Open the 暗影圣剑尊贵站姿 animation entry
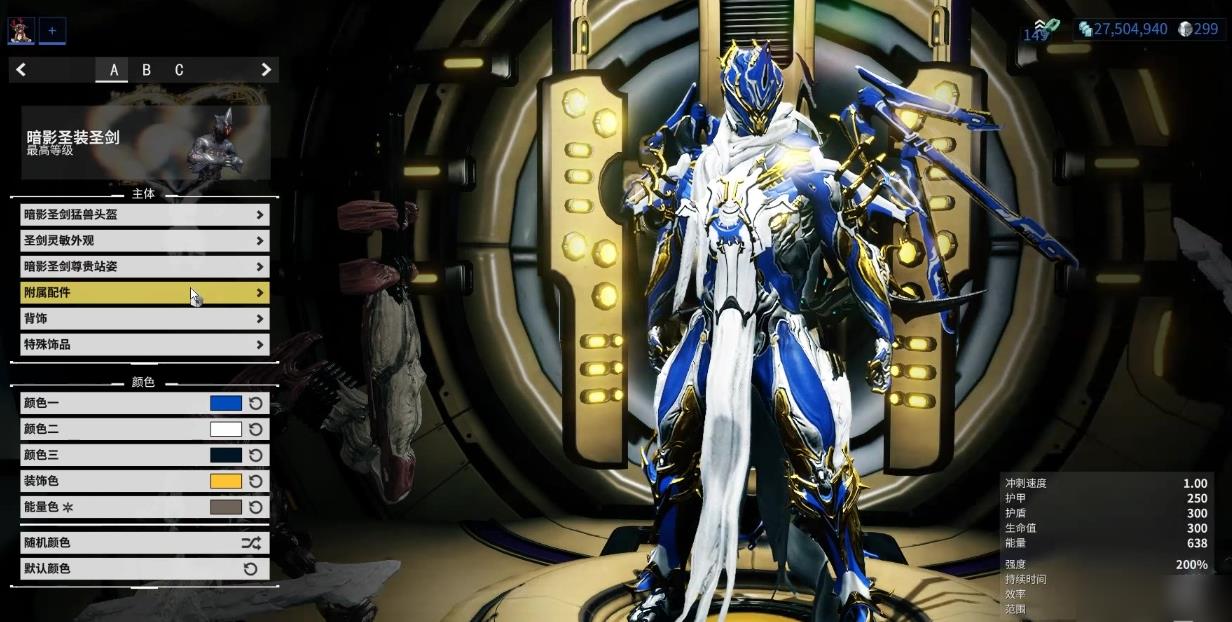This screenshot has height=622, width=1232. (x=144, y=267)
